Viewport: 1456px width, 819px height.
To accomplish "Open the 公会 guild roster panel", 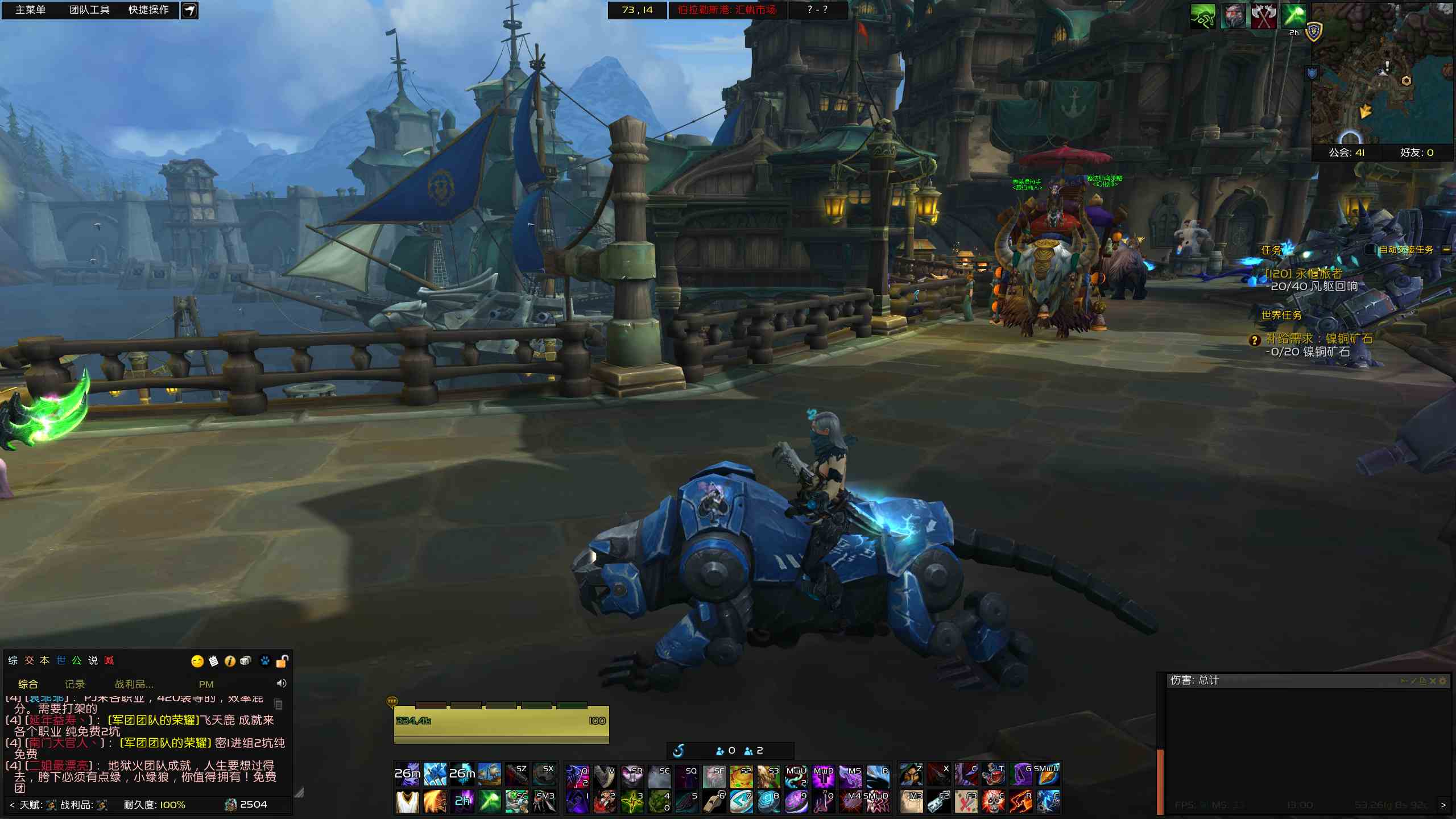I will [x=1347, y=152].
